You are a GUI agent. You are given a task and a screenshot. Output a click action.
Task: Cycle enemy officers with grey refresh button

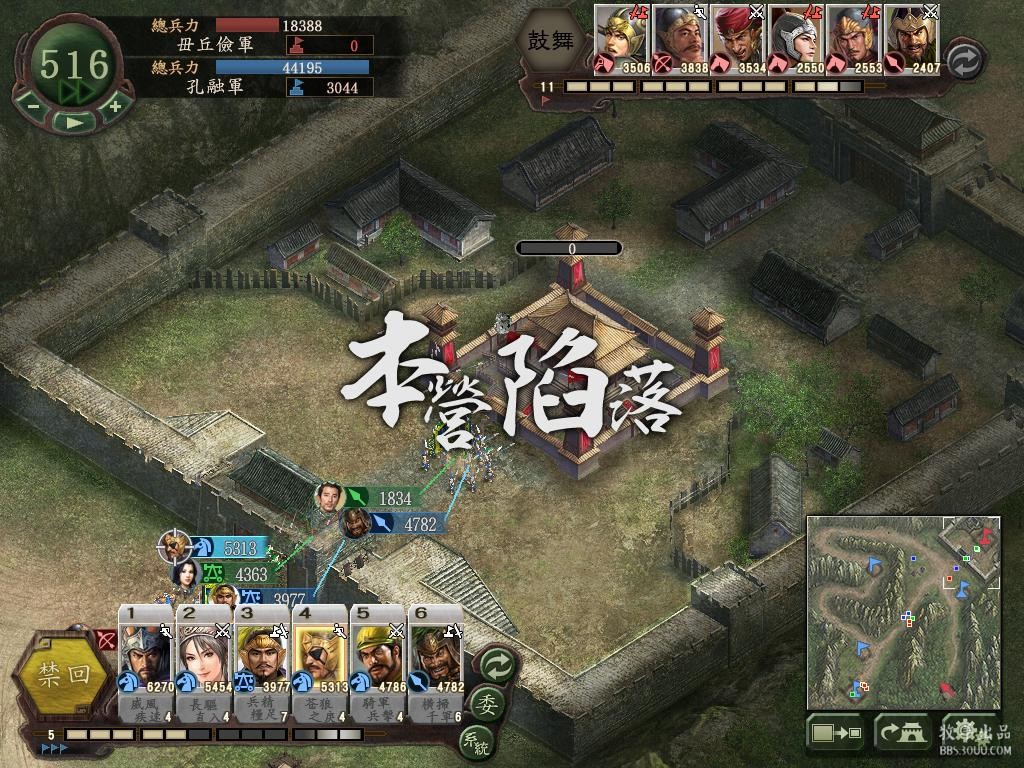[x=964, y=58]
